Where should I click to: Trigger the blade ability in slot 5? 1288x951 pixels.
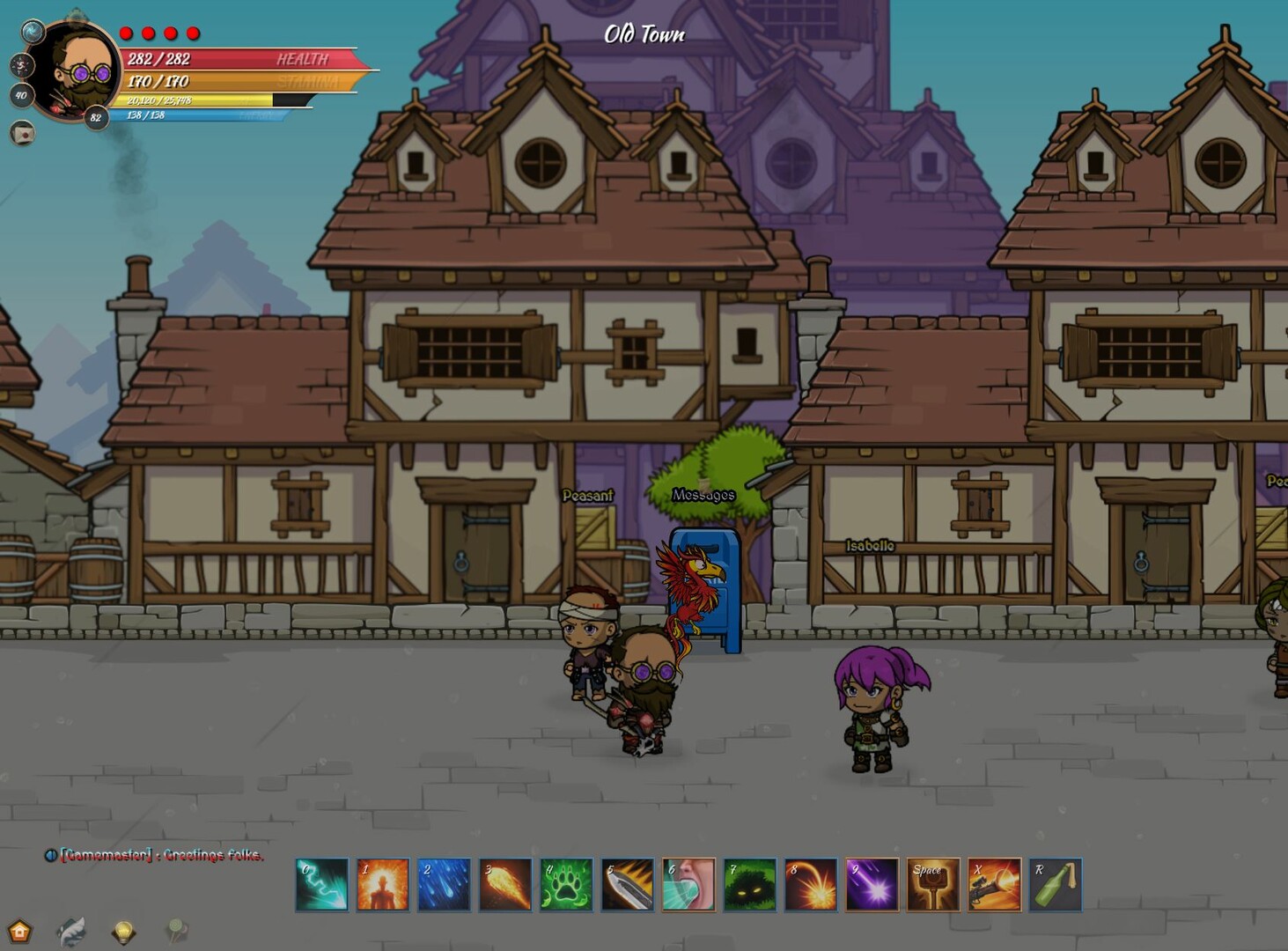click(627, 884)
